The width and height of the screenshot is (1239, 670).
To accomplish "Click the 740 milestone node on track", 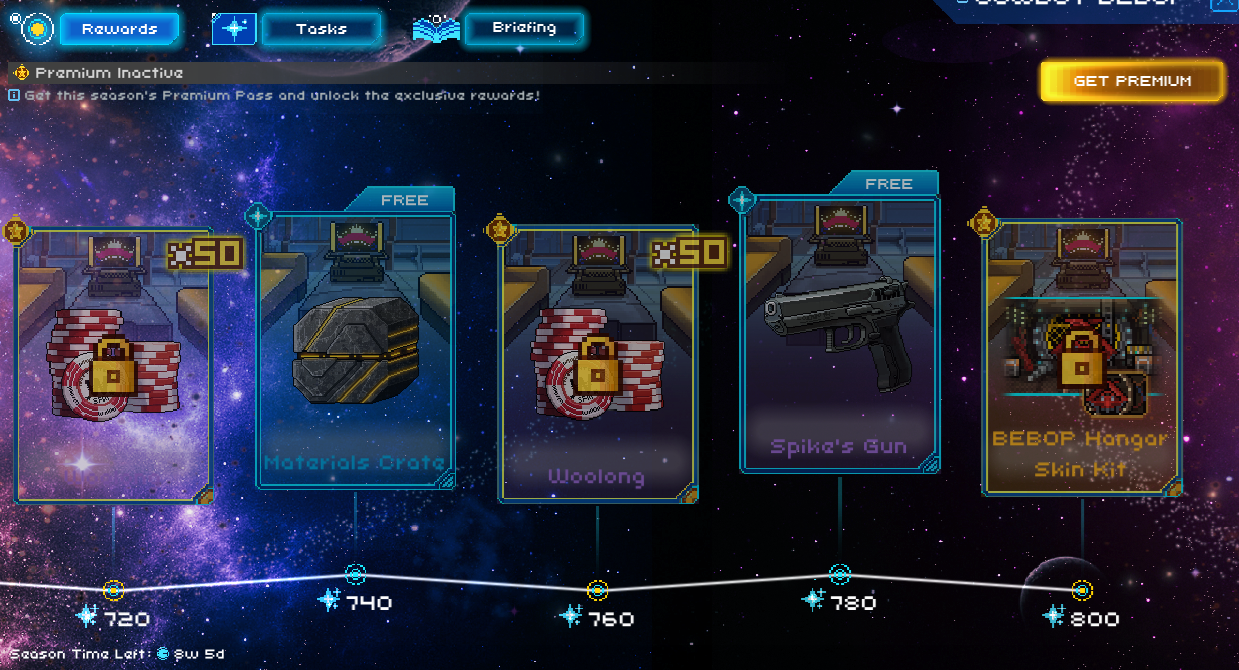I will [x=355, y=574].
